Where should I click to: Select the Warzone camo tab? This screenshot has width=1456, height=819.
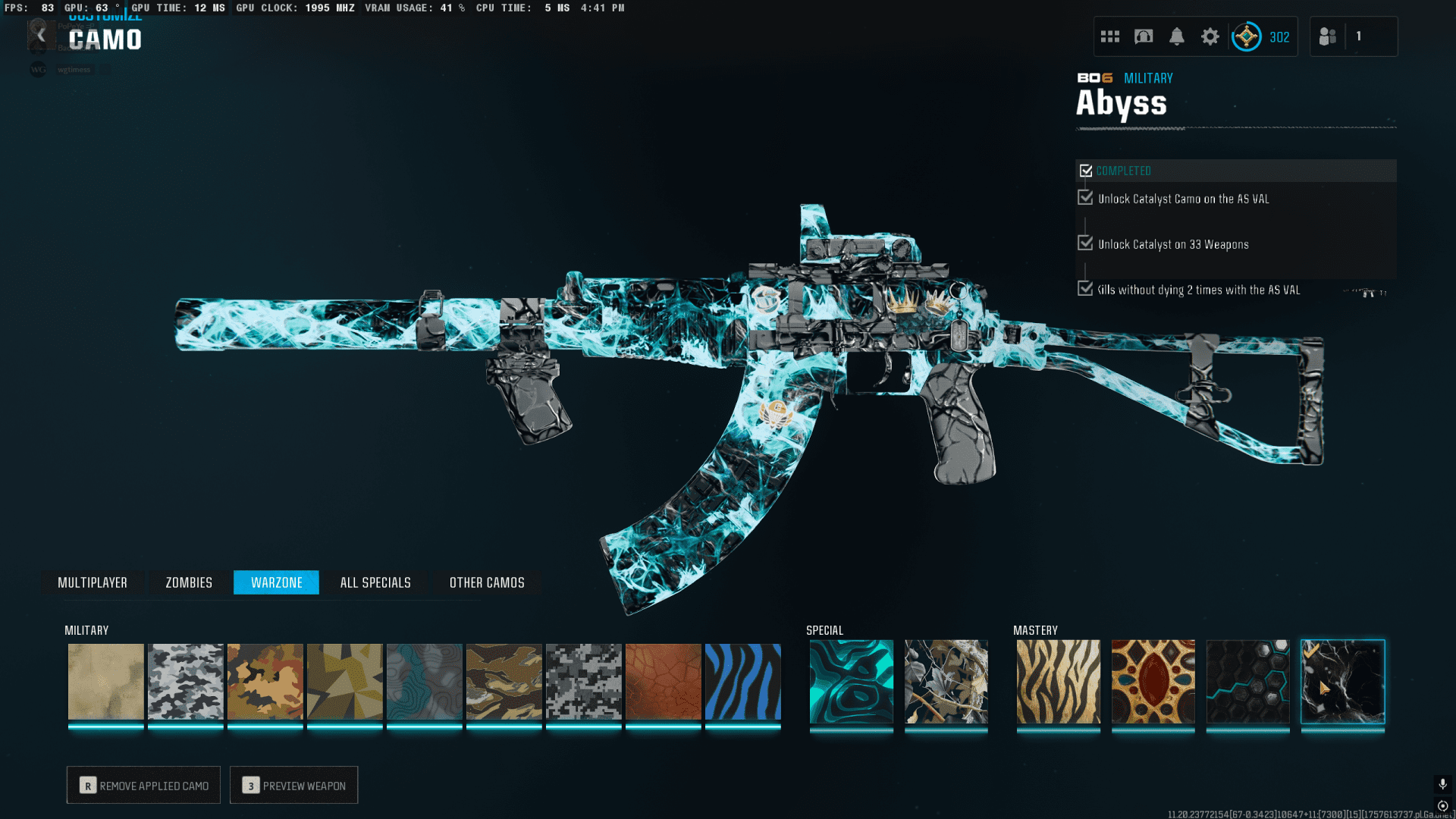tap(276, 582)
